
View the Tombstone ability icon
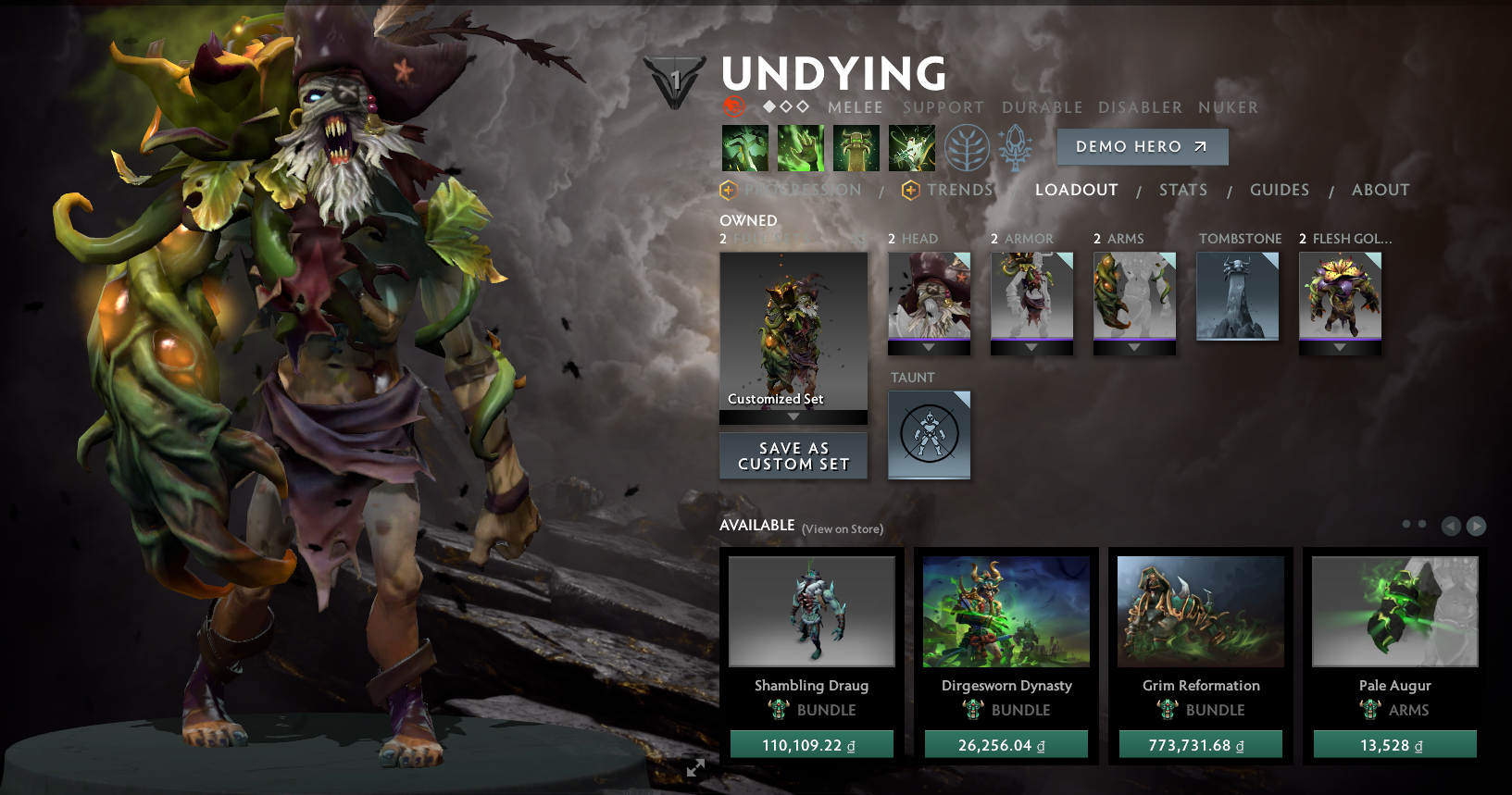[856, 147]
